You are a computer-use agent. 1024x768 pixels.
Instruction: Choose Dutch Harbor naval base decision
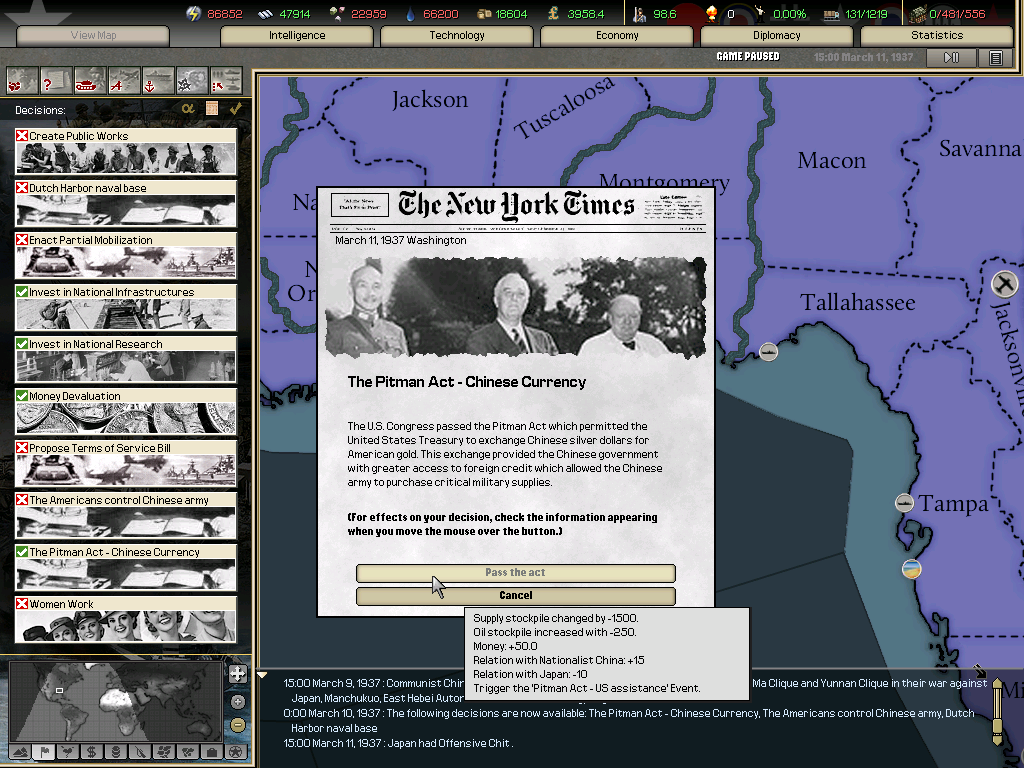(x=126, y=203)
